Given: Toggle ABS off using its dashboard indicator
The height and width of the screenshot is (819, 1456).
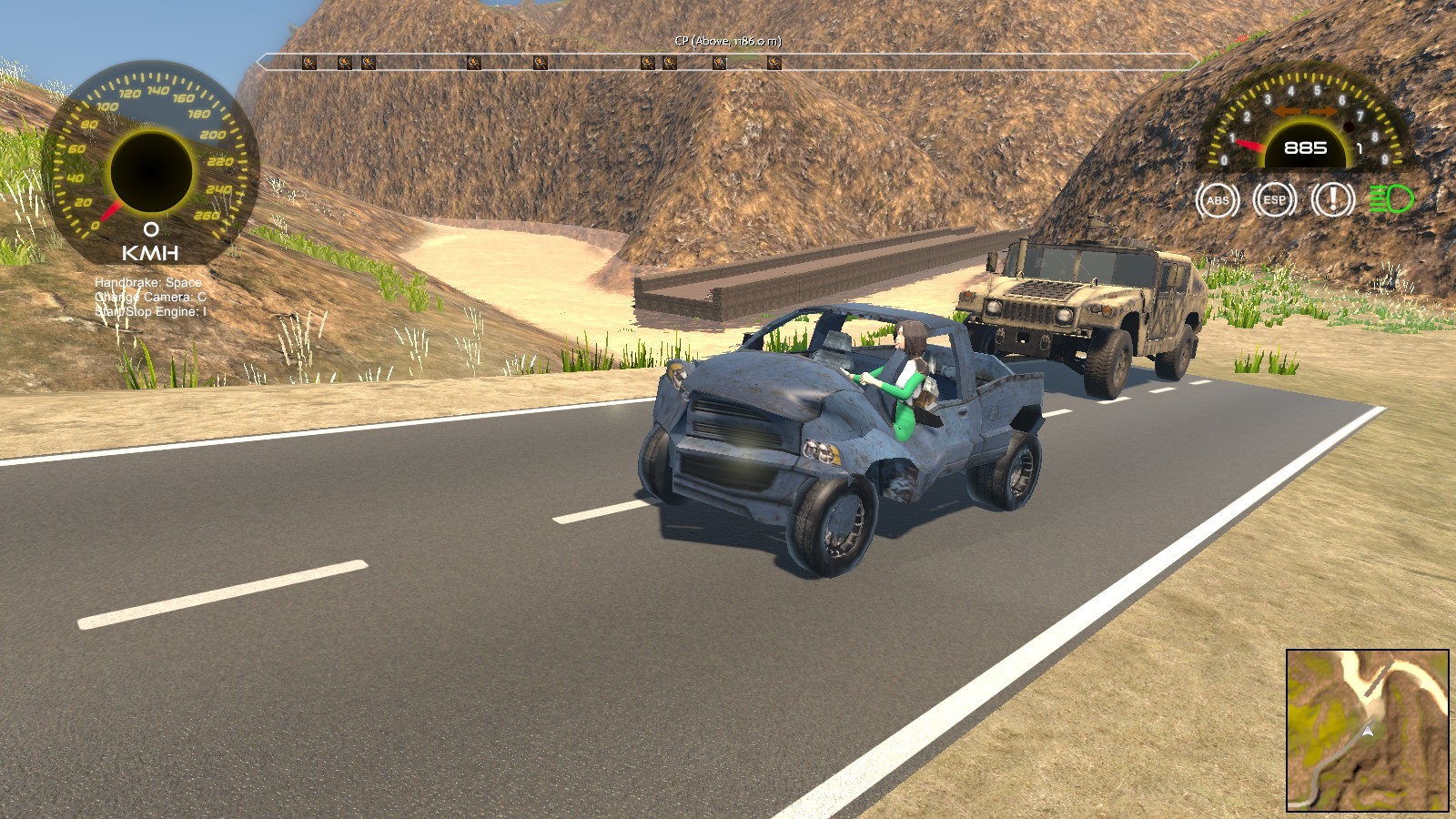Looking at the screenshot, I should pos(1219,200).
